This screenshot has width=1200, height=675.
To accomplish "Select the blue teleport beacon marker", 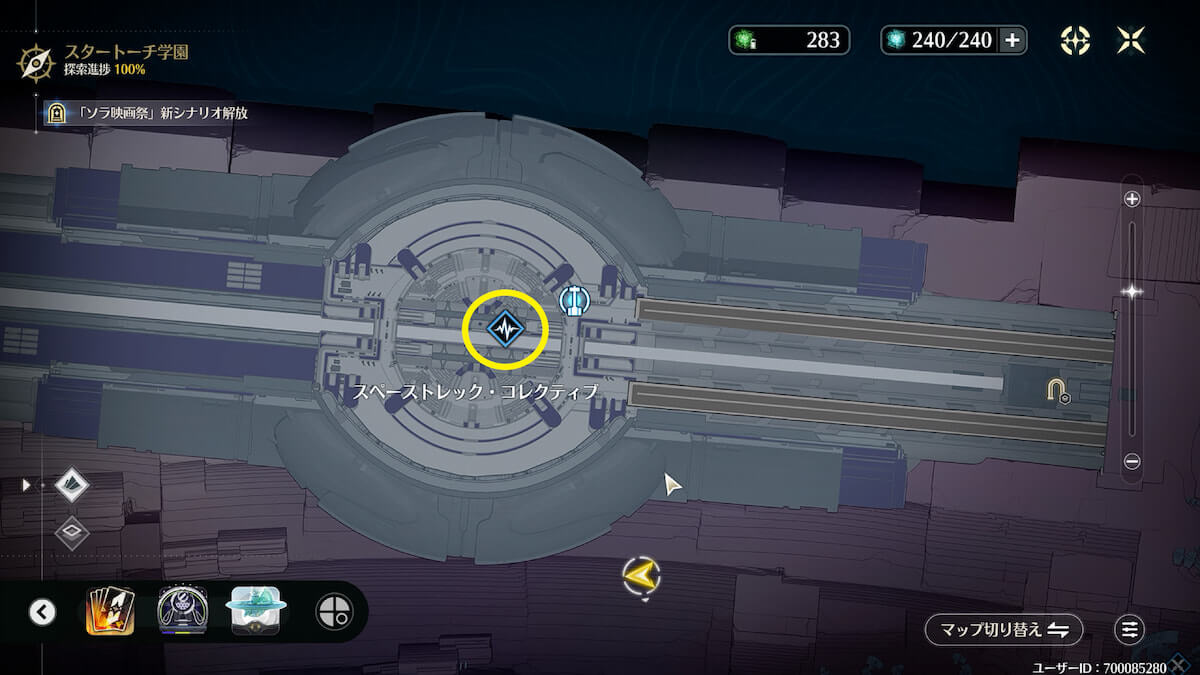I will pyautogui.click(x=572, y=299).
